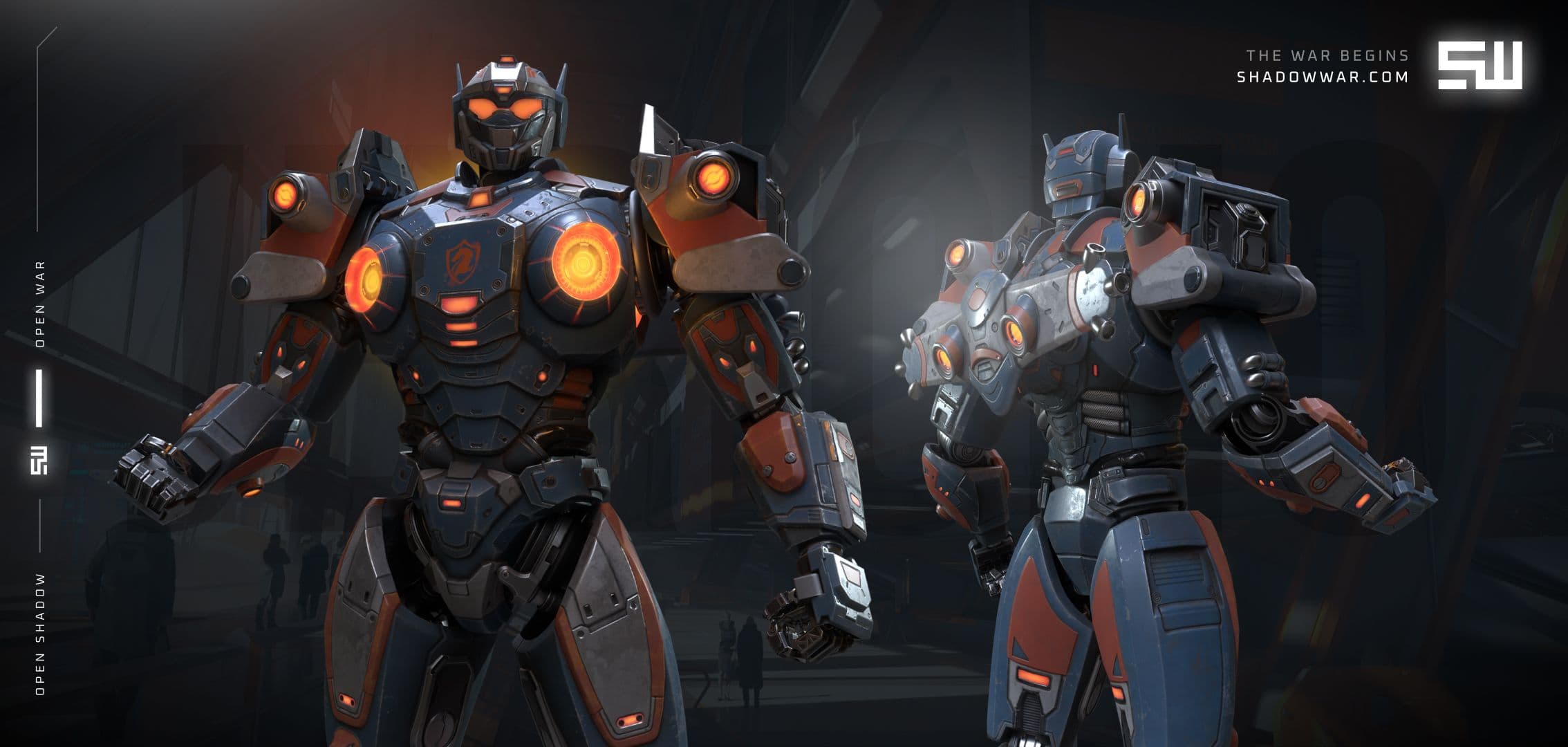Click the small SW emblem in sidebar
The width and height of the screenshot is (1568, 747).
pos(39,461)
